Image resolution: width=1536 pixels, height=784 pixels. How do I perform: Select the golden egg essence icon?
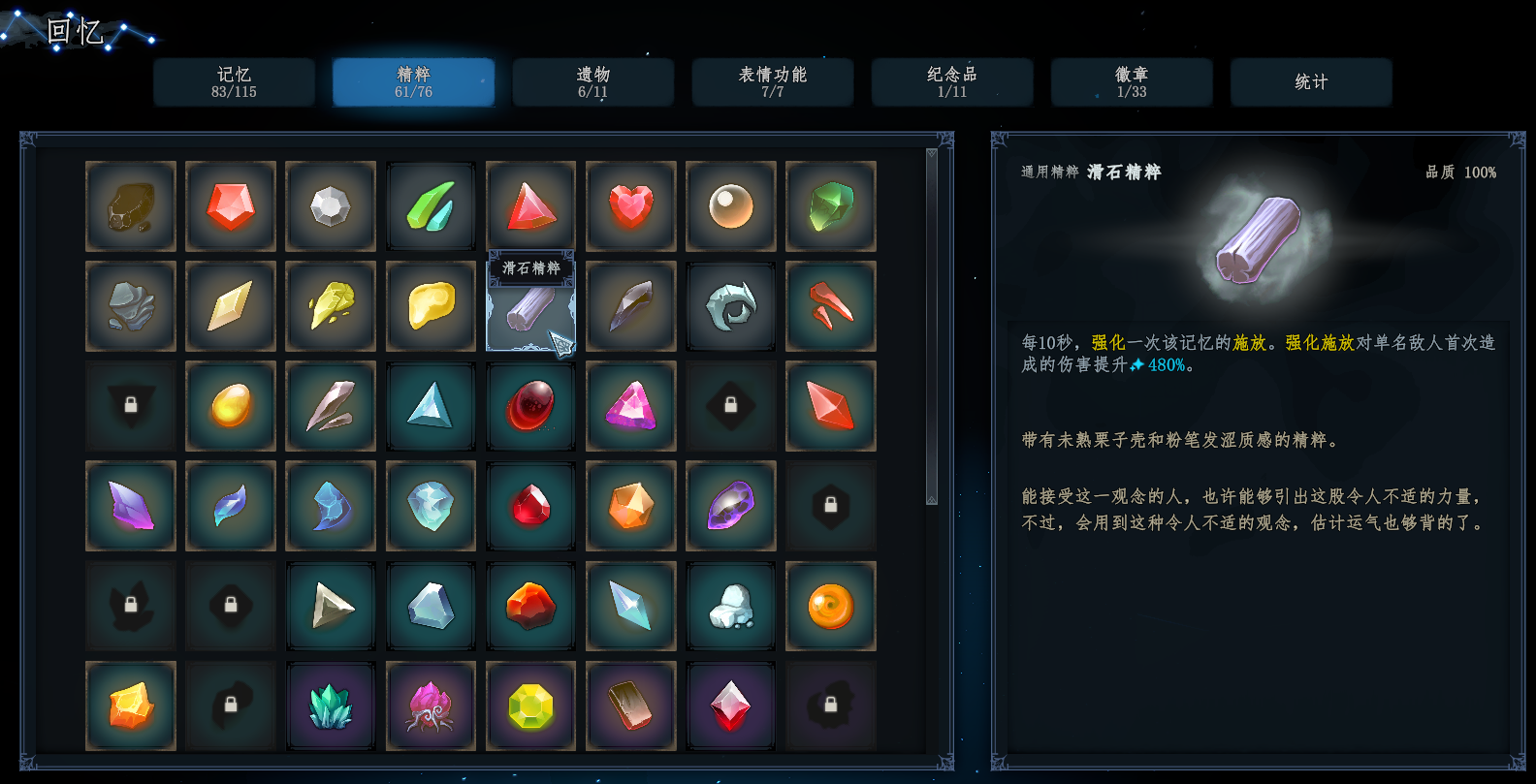pos(231,406)
